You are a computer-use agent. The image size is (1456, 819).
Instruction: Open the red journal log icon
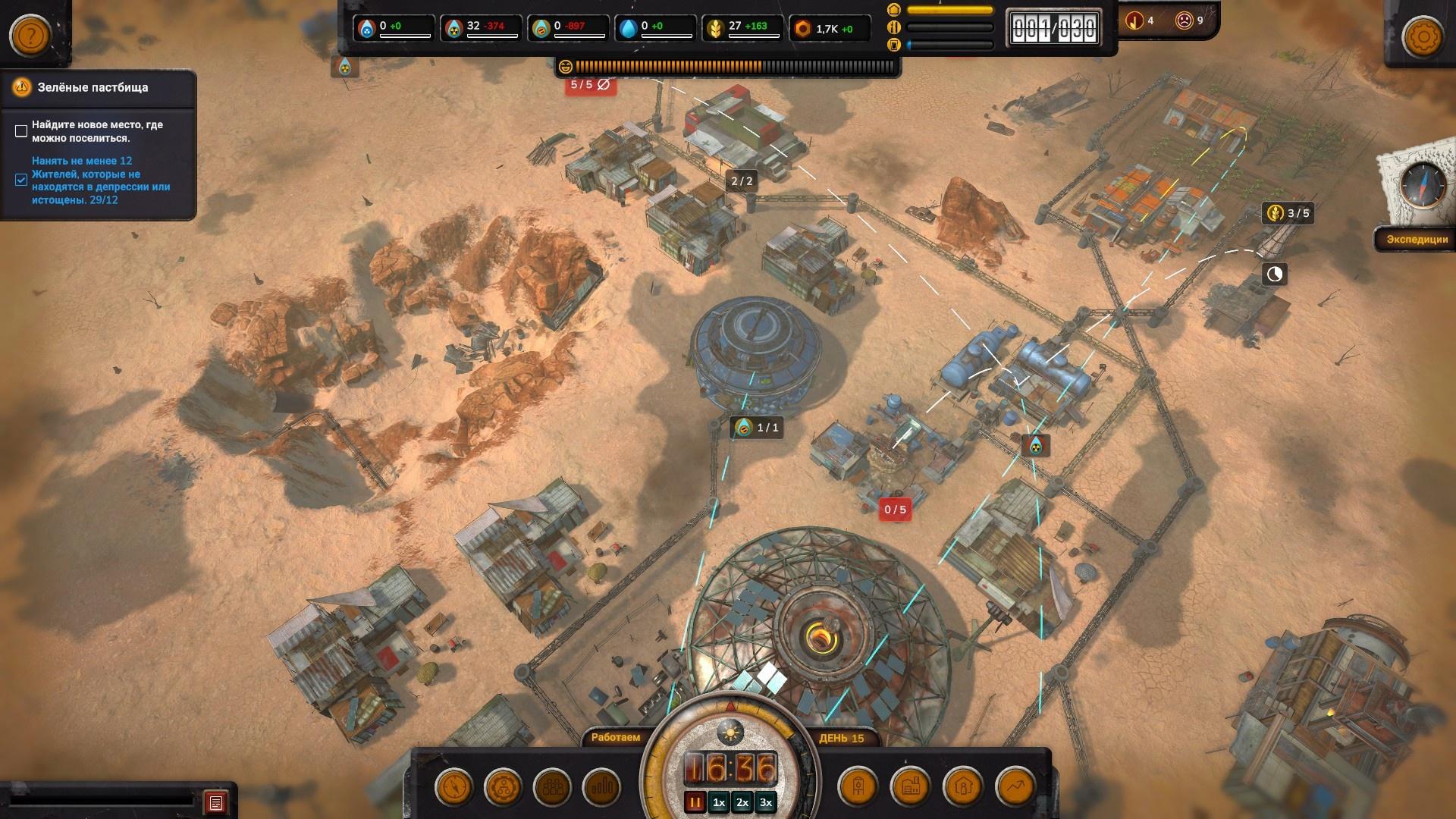(216, 802)
